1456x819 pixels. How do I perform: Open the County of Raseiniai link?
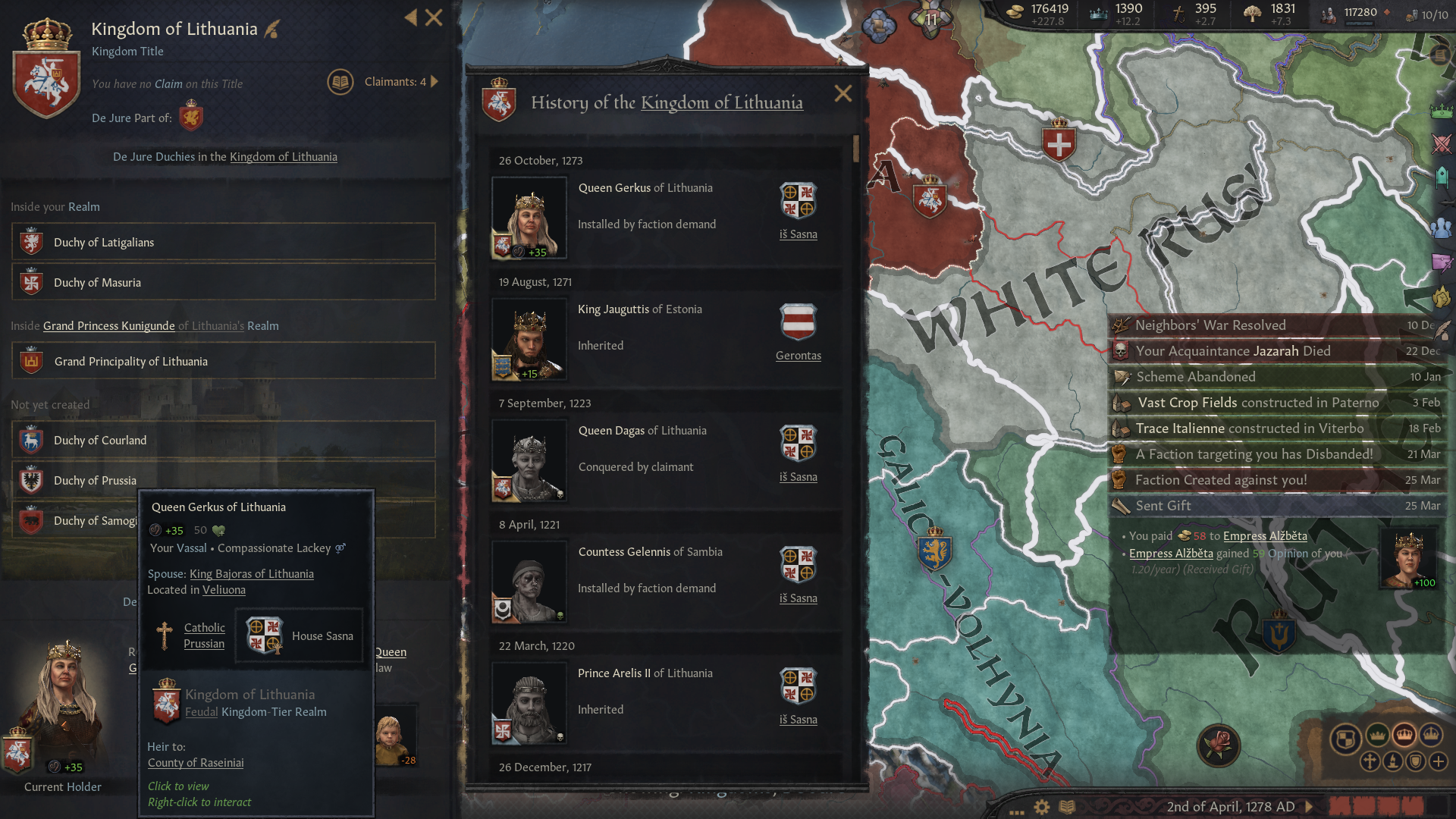[195, 762]
